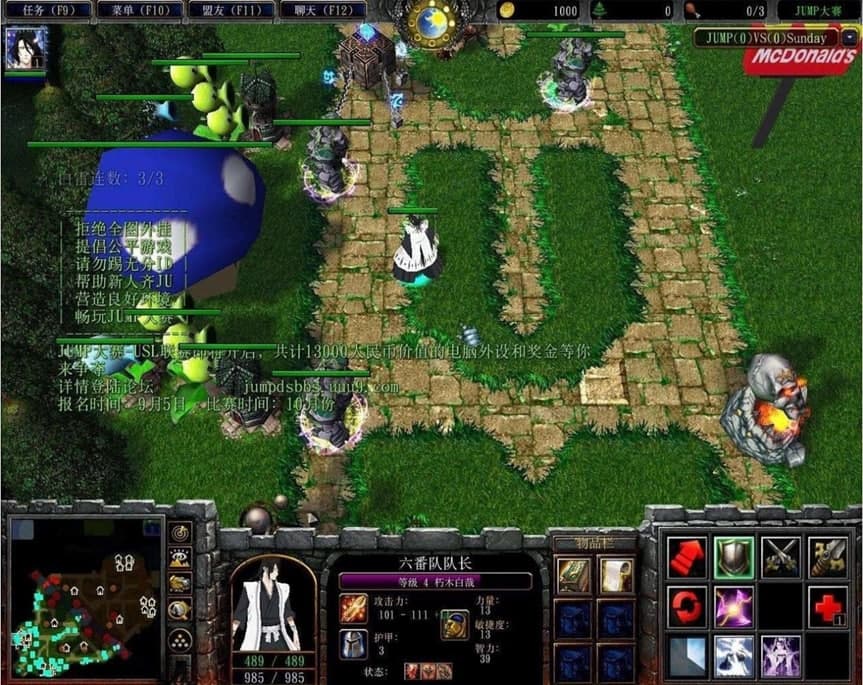Open the 盟友 (F11) allies menu
This screenshot has width=863, height=685.
pyautogui.click(x=238, y=10)
